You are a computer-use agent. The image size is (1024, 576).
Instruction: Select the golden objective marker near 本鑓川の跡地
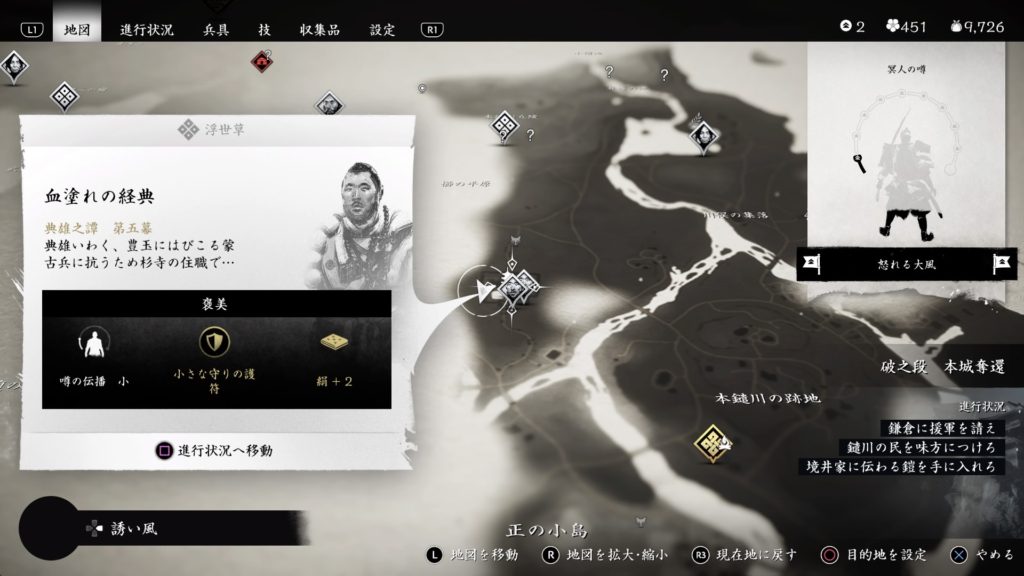click(x=712, y=439)
